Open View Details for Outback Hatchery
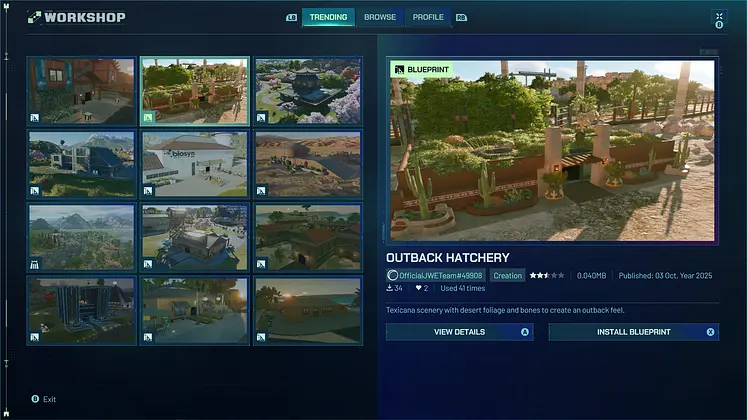Image resolution: width=747 pixels, height=420 pixels. point(459,332)
